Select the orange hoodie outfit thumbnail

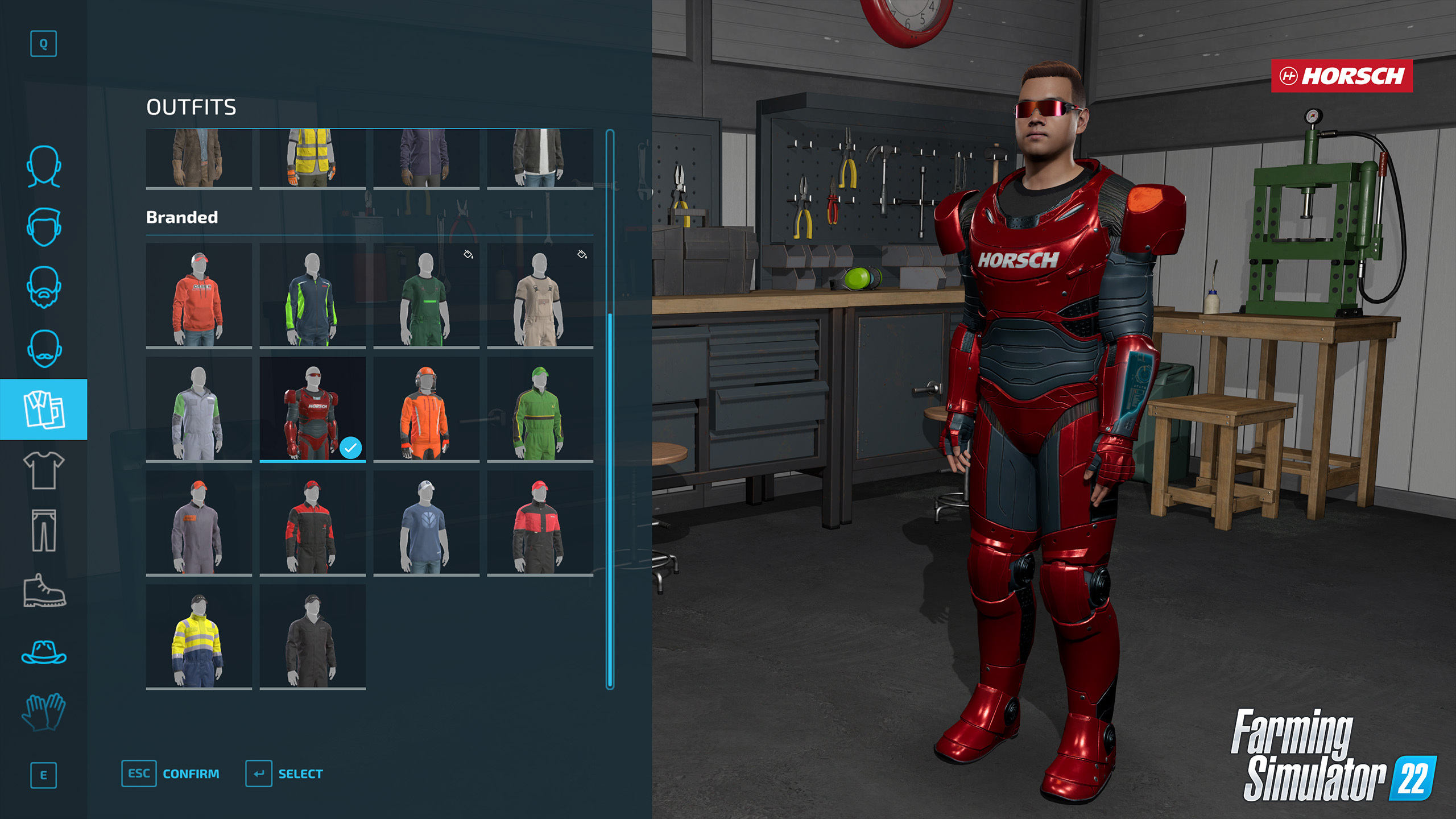coord(199,296)
